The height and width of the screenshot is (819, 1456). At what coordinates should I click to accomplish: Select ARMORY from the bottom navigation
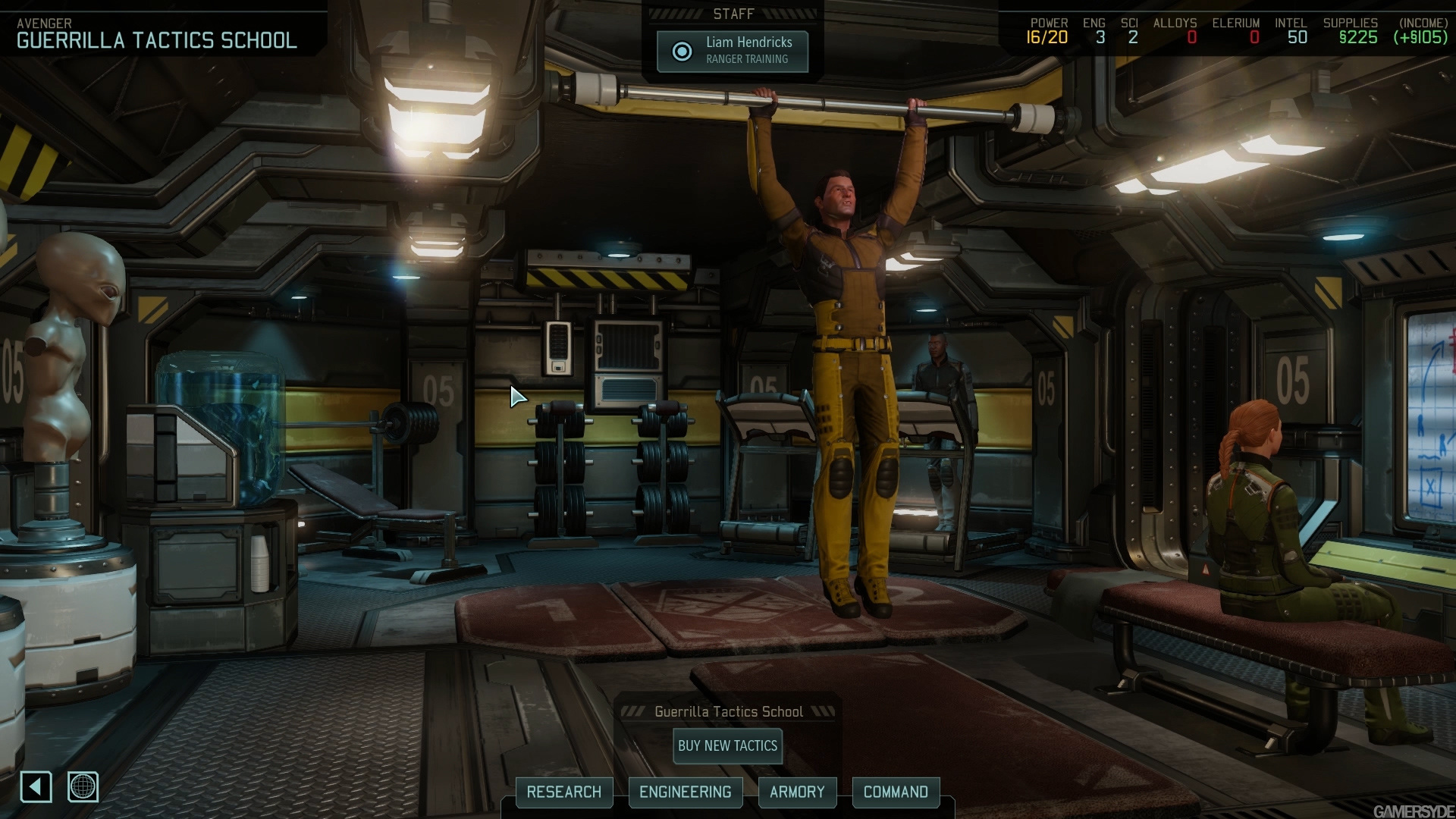(x=798, y=792)
